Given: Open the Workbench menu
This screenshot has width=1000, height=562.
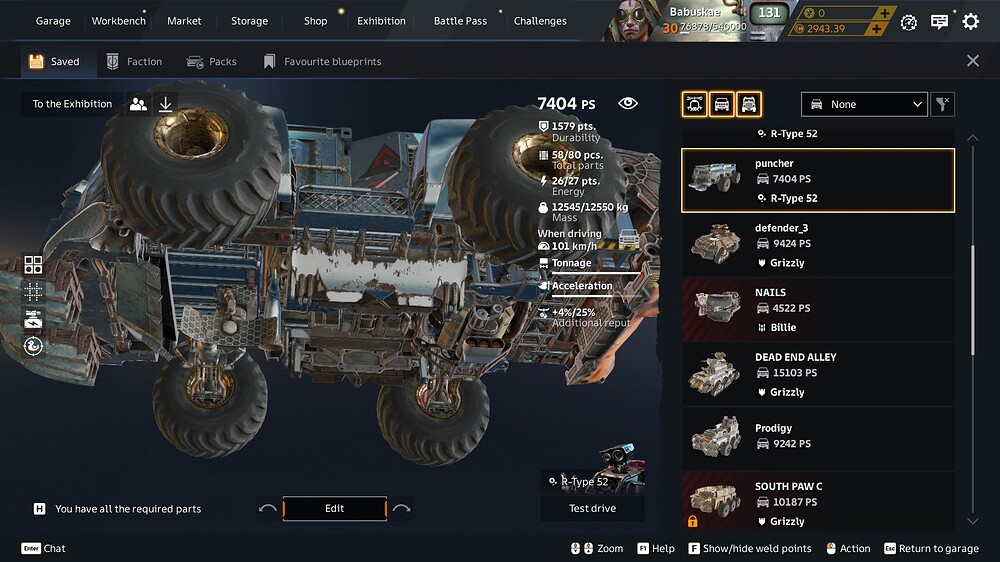Looking at the screenshot, I should click(x=118, y=21).
